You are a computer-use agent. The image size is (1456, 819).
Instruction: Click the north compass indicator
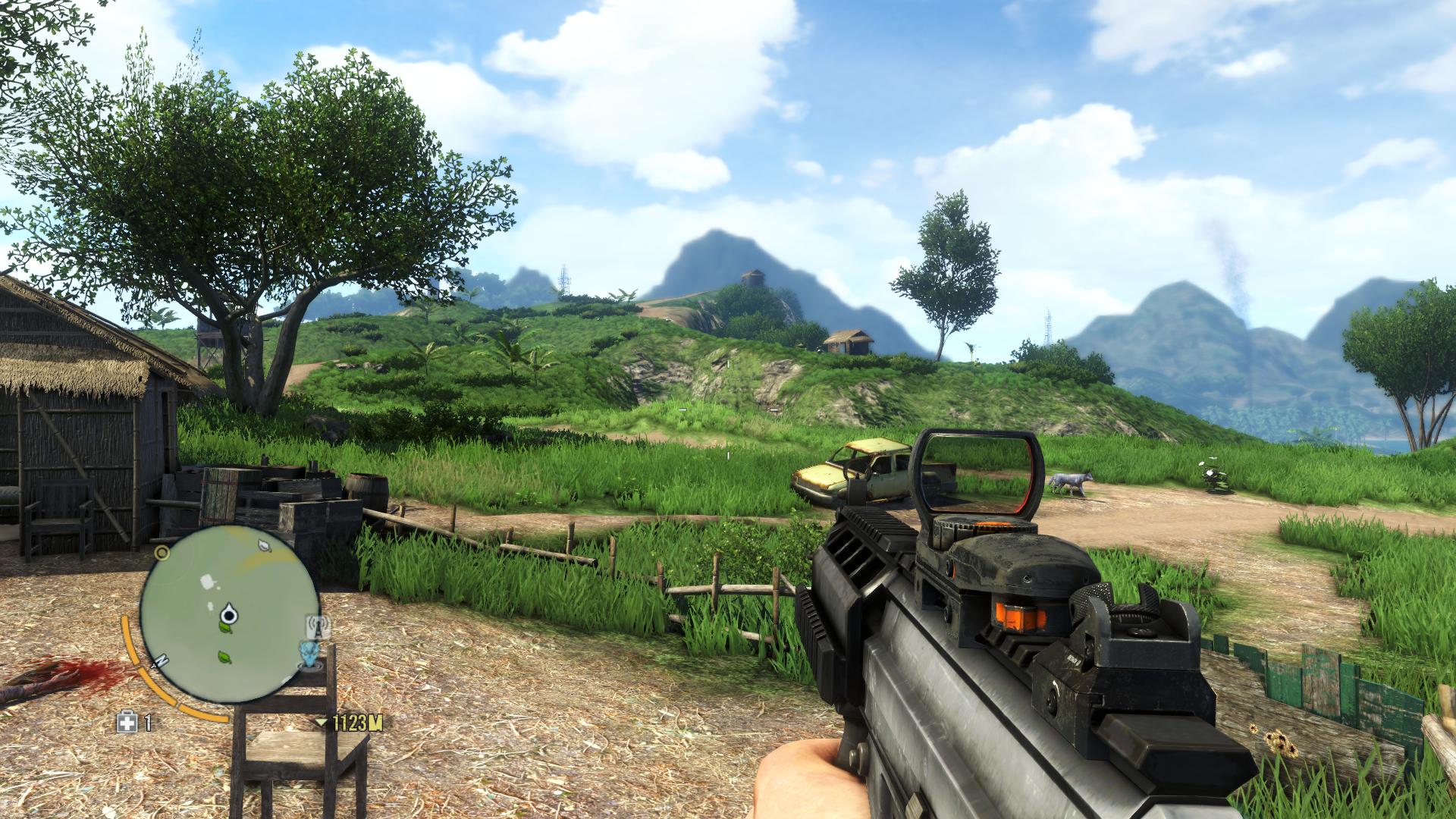coord(161,661)
